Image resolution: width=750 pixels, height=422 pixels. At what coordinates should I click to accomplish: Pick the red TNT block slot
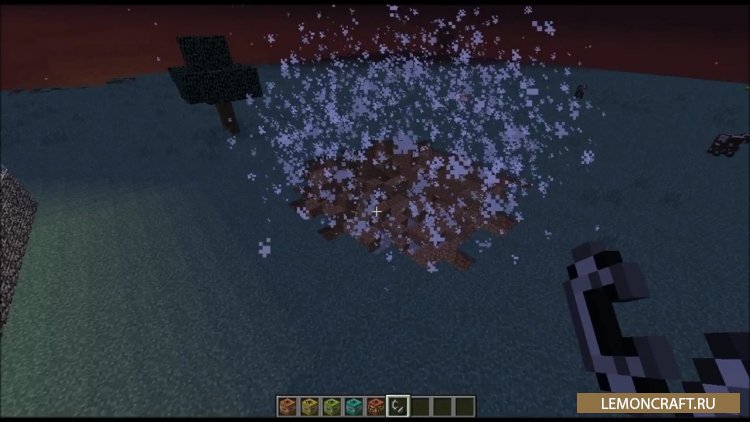[375, 405]
